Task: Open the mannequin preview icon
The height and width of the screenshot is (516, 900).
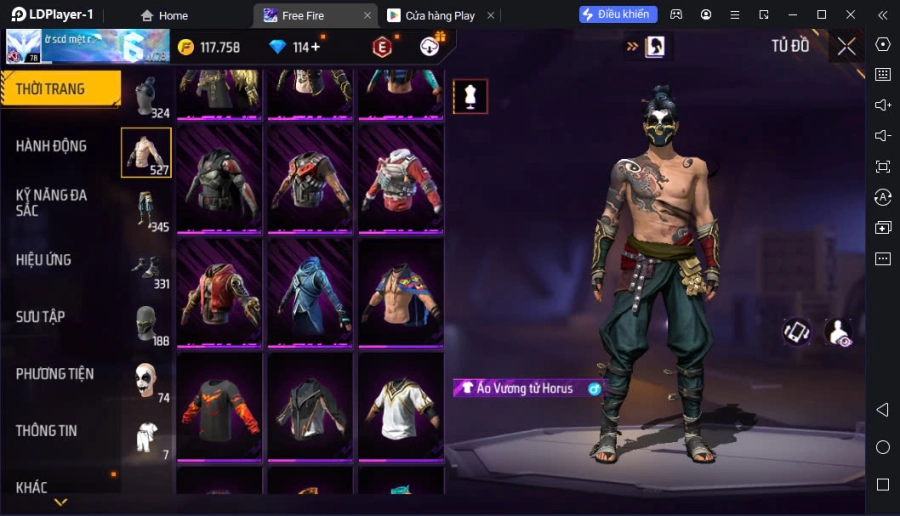Action: [470, 96]
